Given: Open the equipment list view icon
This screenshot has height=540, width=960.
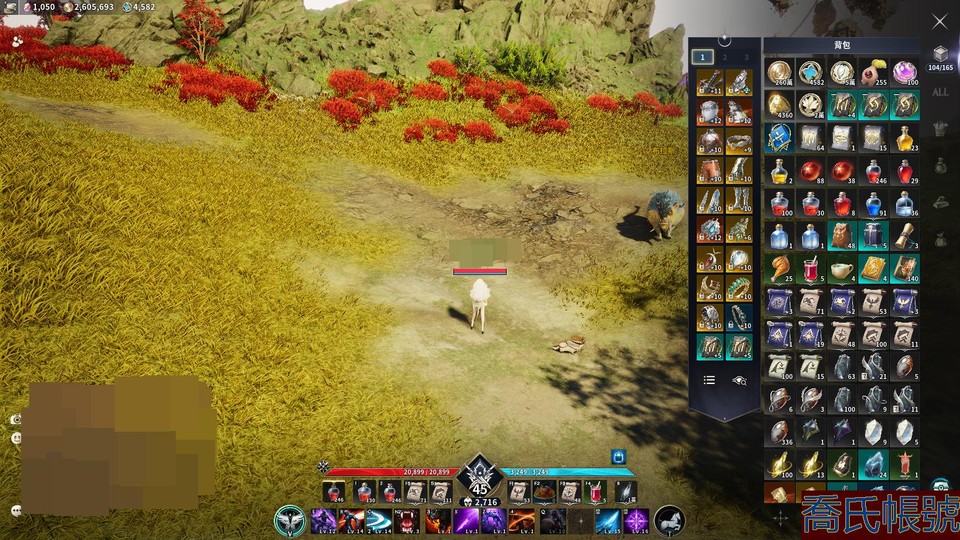Looking at the screenshot, I should tap(709, 380).
